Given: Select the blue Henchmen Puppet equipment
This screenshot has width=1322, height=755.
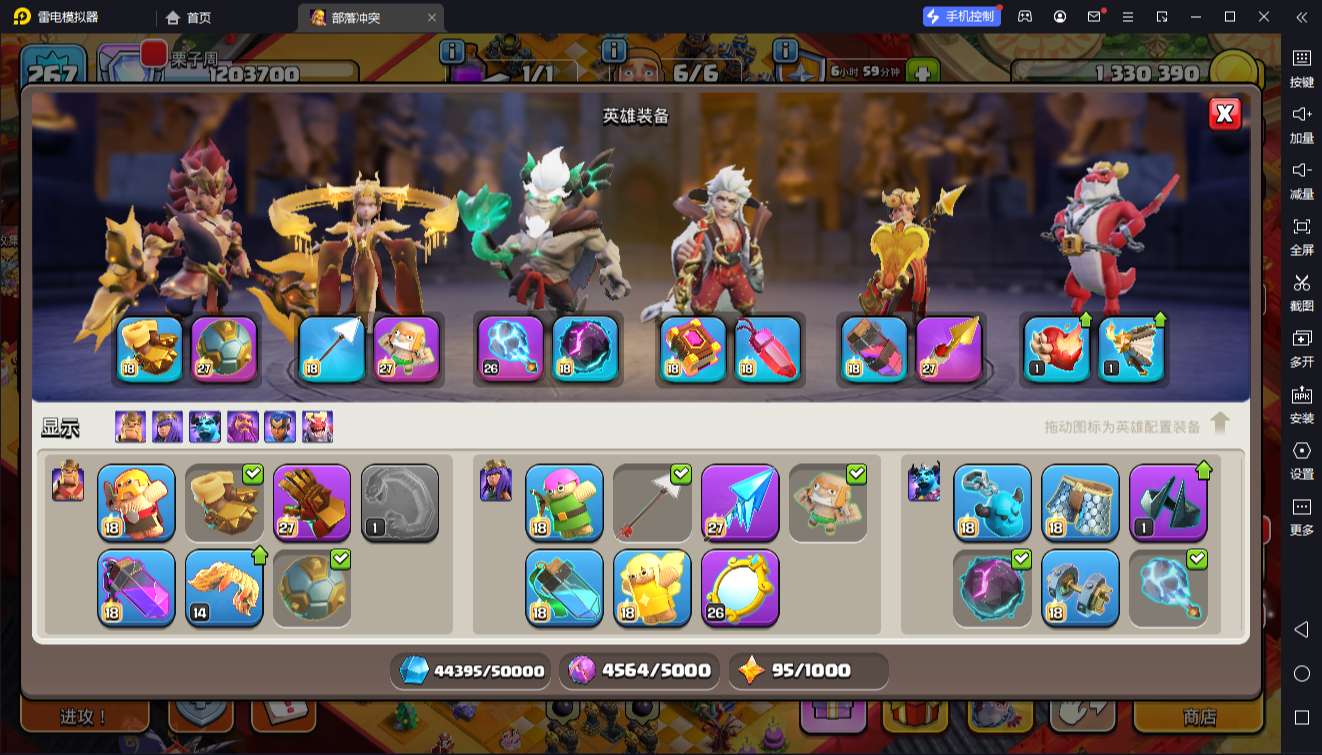Looking at the screenshot, I should point(992,502).
